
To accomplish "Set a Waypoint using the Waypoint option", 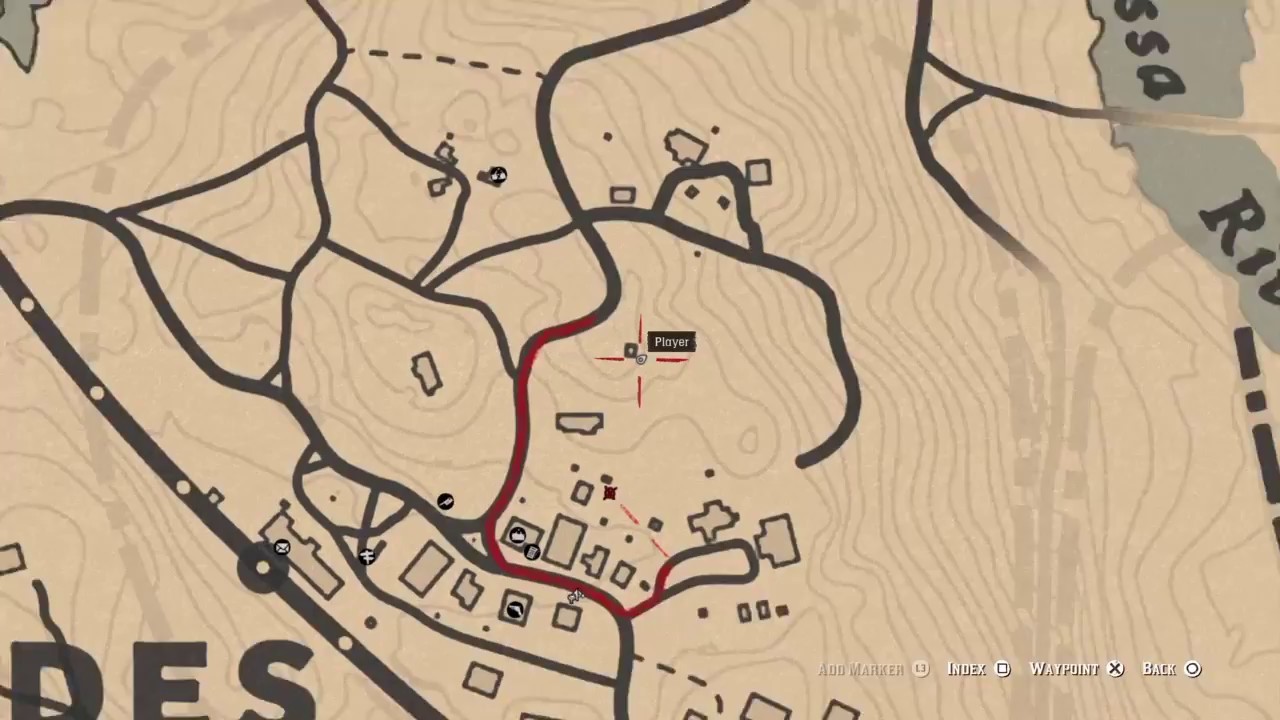I will pos(1064,669).
